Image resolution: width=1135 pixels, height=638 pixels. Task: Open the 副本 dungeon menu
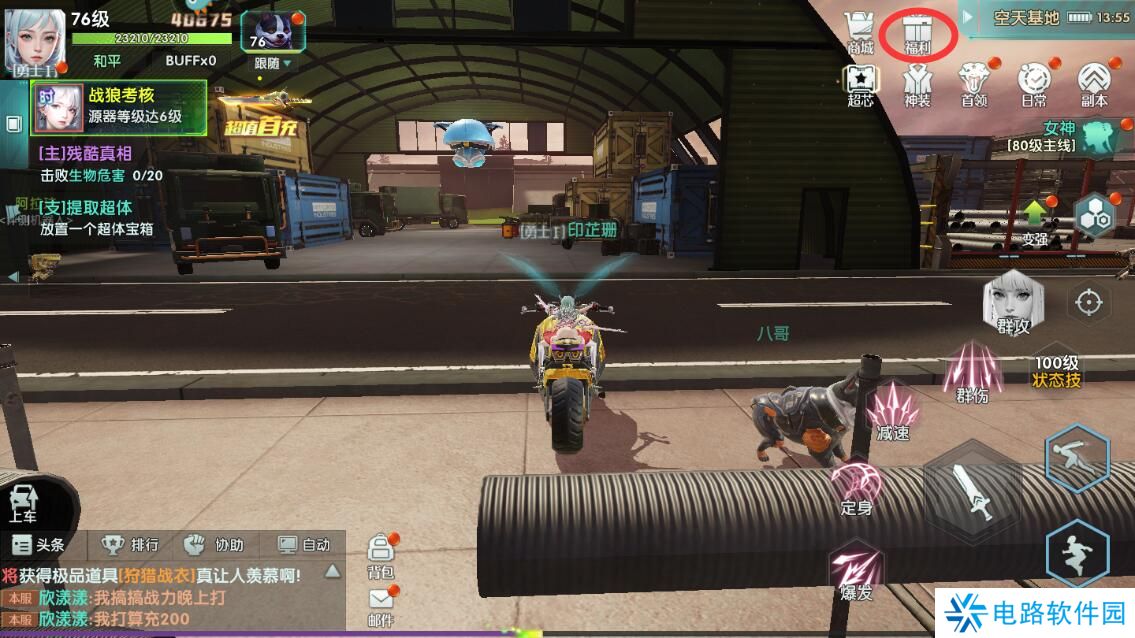coord(1094,84)
